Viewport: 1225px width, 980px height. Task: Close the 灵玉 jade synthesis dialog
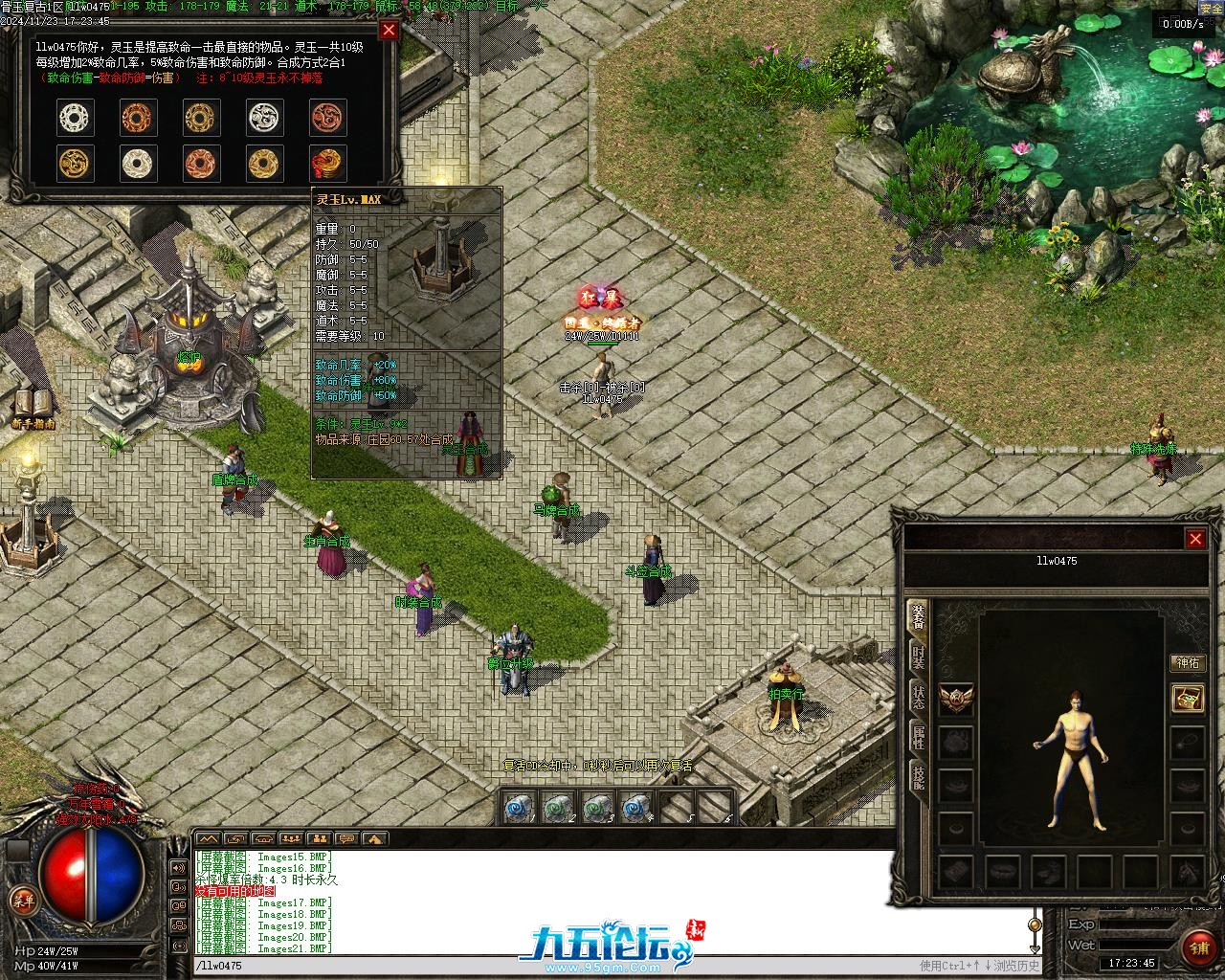coord(389,30)
